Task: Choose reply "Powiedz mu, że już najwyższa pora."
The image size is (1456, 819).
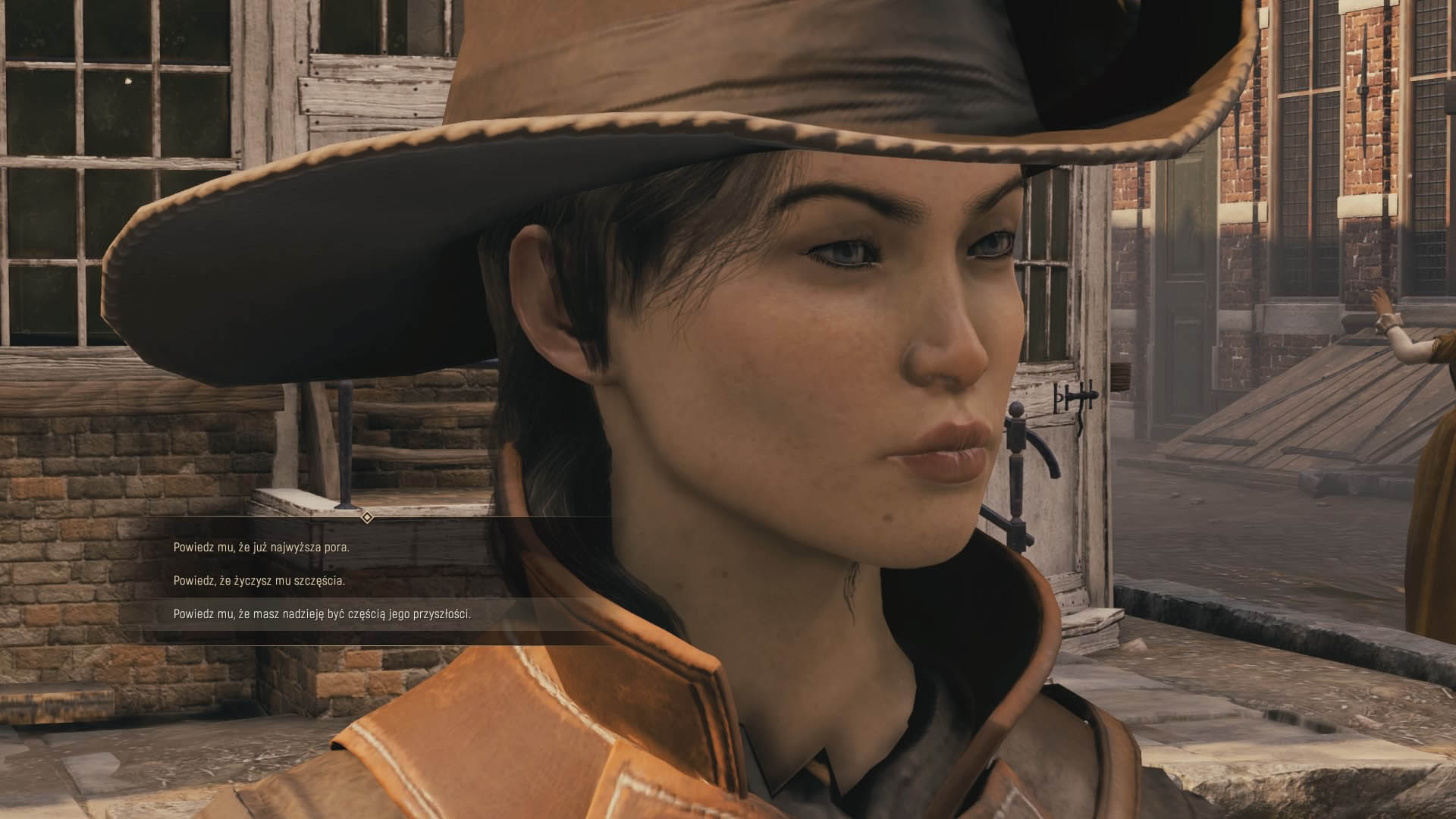Action: pyautogui.click(x=262, y=548)
